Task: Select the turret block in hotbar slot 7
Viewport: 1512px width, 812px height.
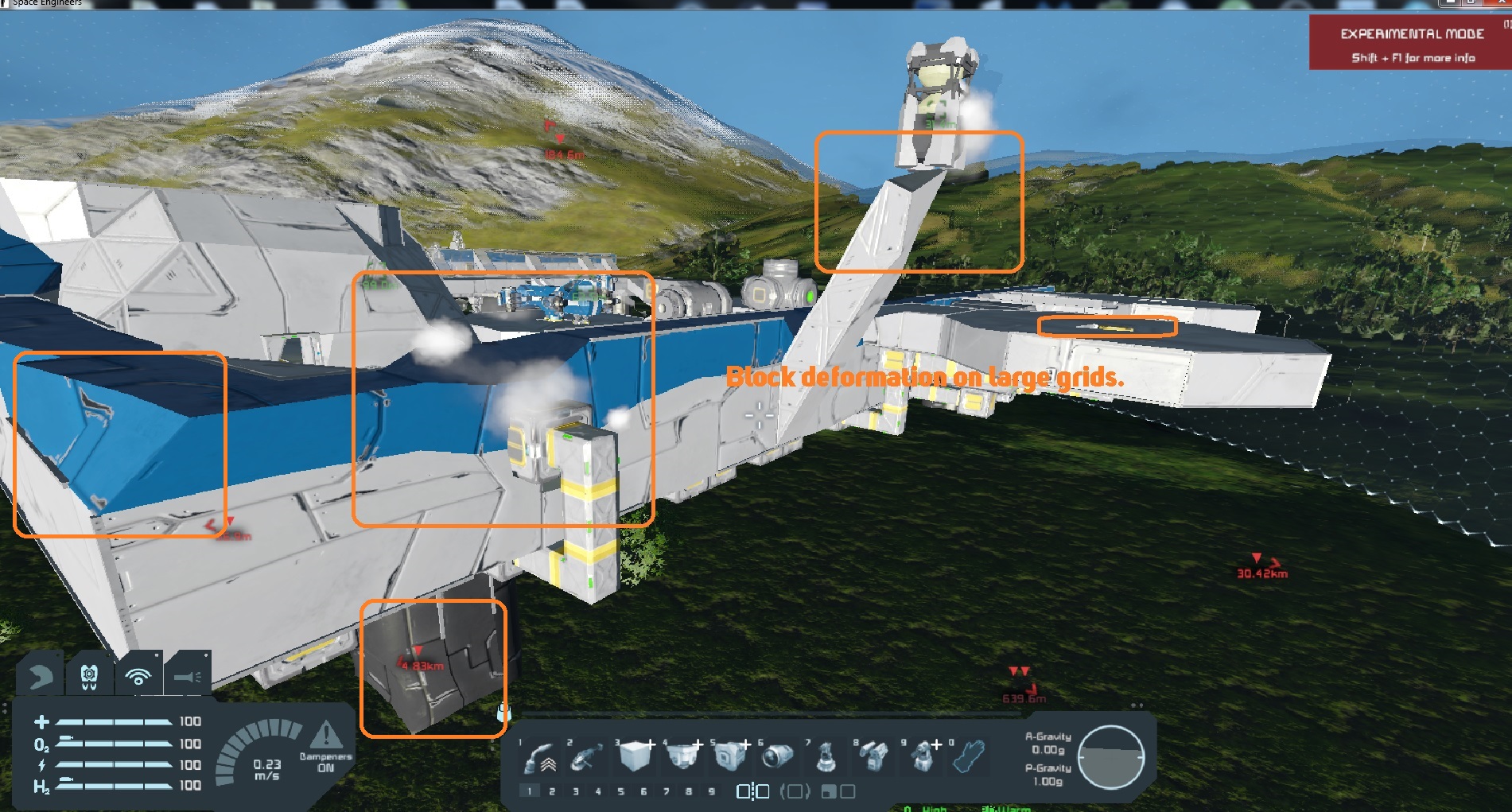Action: [827, 756]
